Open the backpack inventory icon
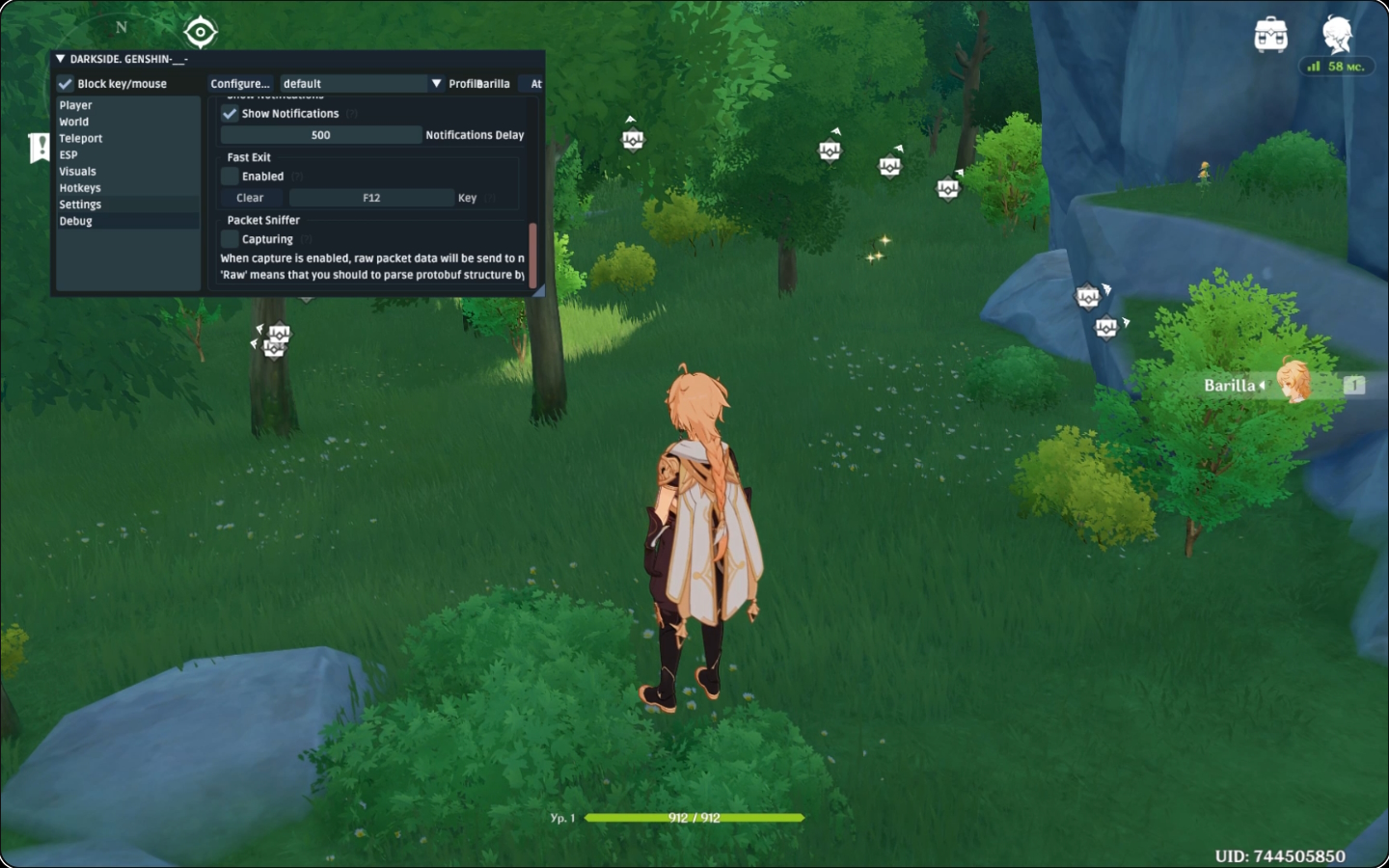This screenshot has width=1389, height=868. pyautogui.click(x=1271, y=32)
